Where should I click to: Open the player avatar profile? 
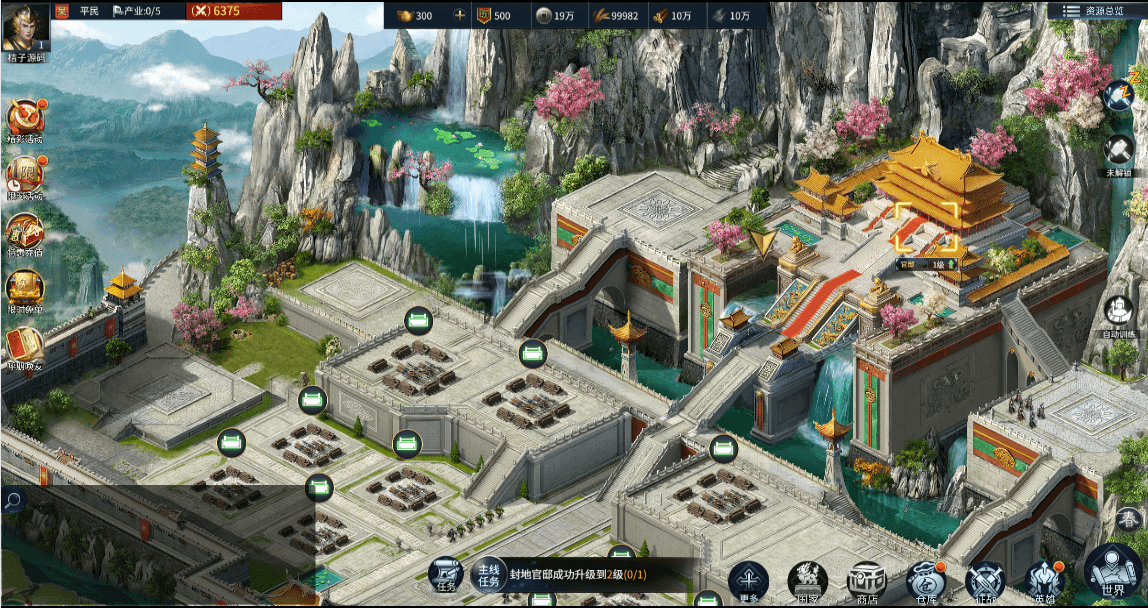click(x=26, y=27)
